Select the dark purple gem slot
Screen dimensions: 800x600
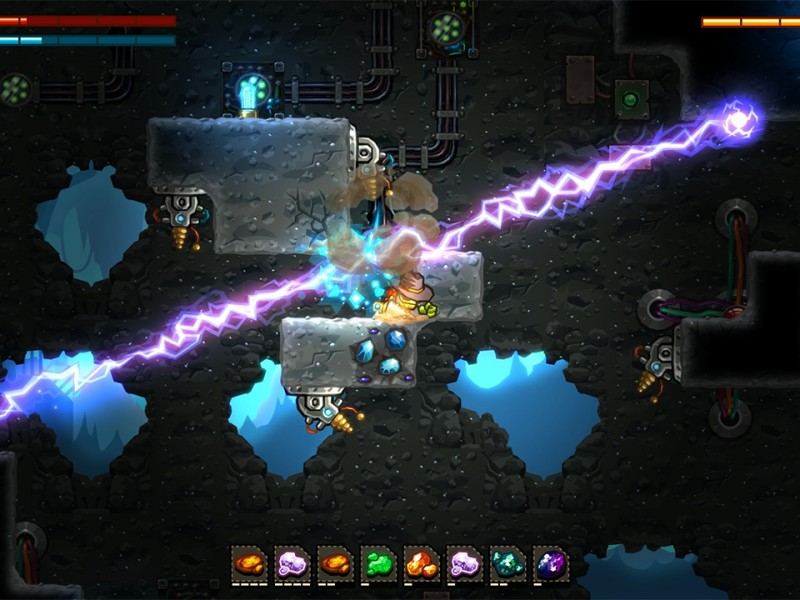click(x=550, y=564)
